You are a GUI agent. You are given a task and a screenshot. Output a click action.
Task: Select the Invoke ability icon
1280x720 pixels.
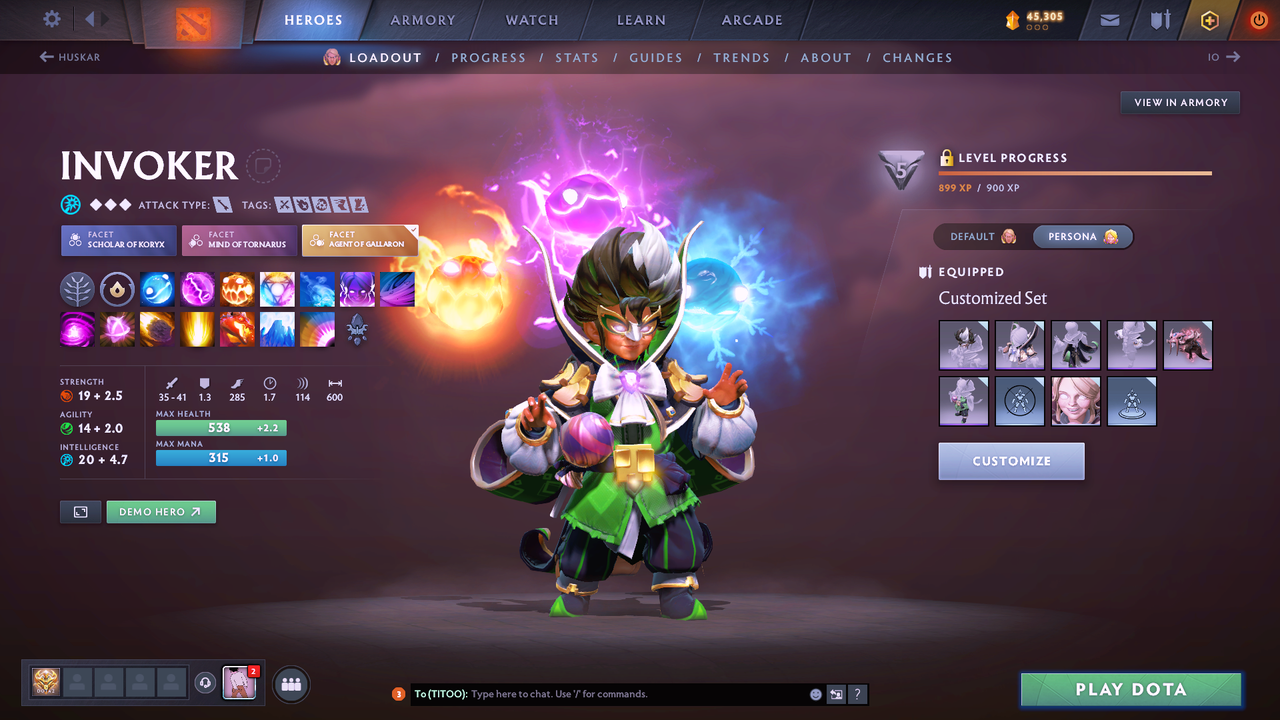277,289
